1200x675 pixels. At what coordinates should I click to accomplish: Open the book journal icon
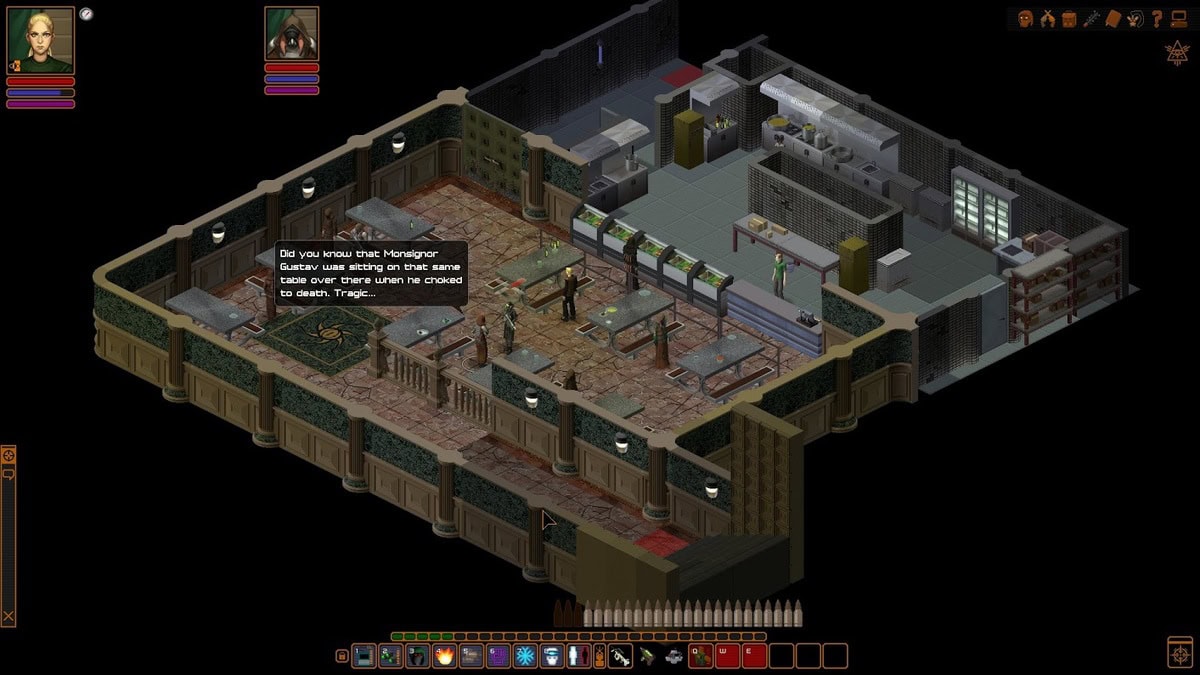[1113, 18]
